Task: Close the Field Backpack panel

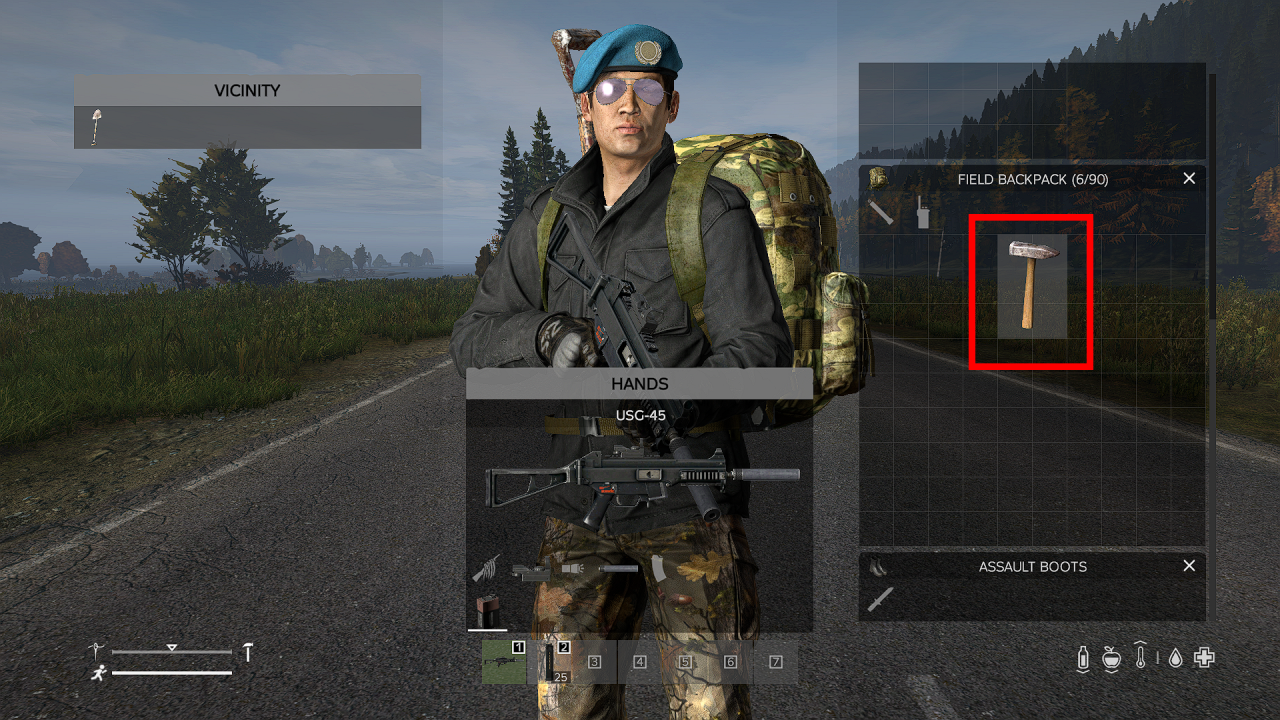Action: point(1189,178)
